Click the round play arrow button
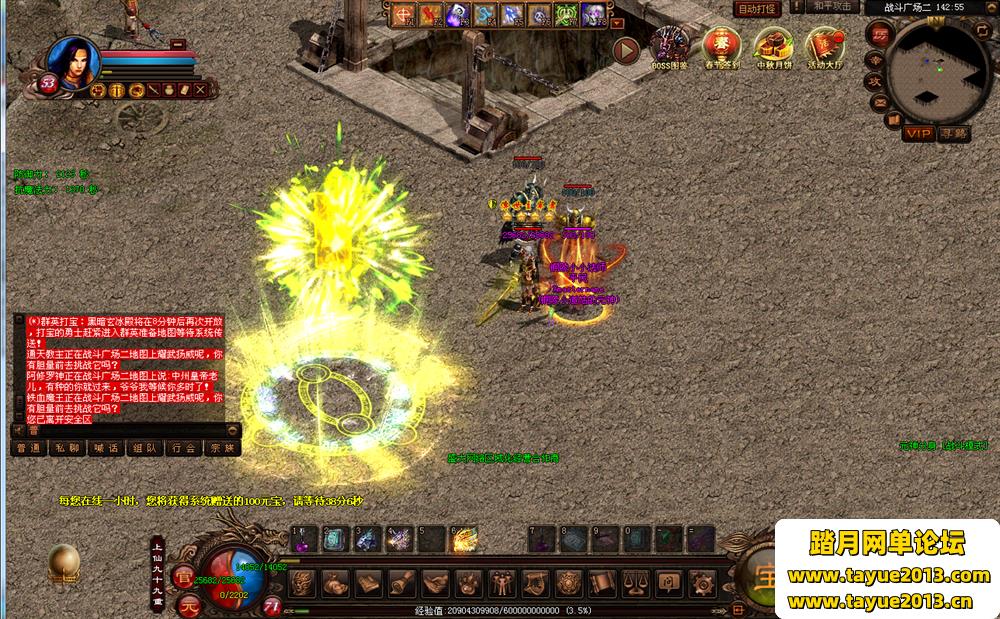This screenshot has height=619, width=1000. point(626,49)
